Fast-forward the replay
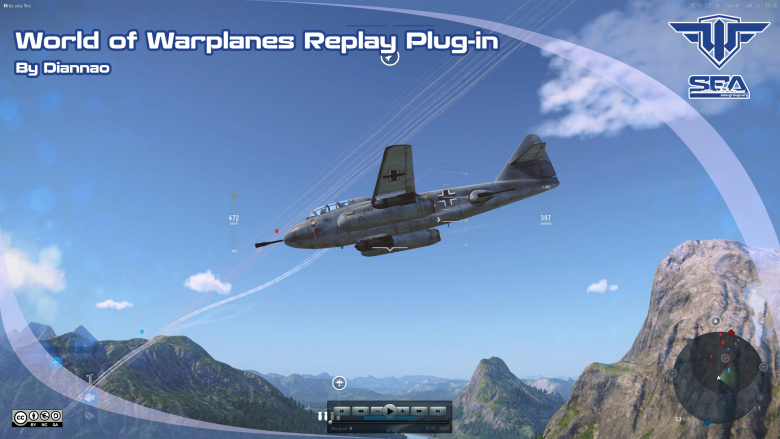Image resolution: width=780 pixels, height=439 pixels. (x=419, y=411)
